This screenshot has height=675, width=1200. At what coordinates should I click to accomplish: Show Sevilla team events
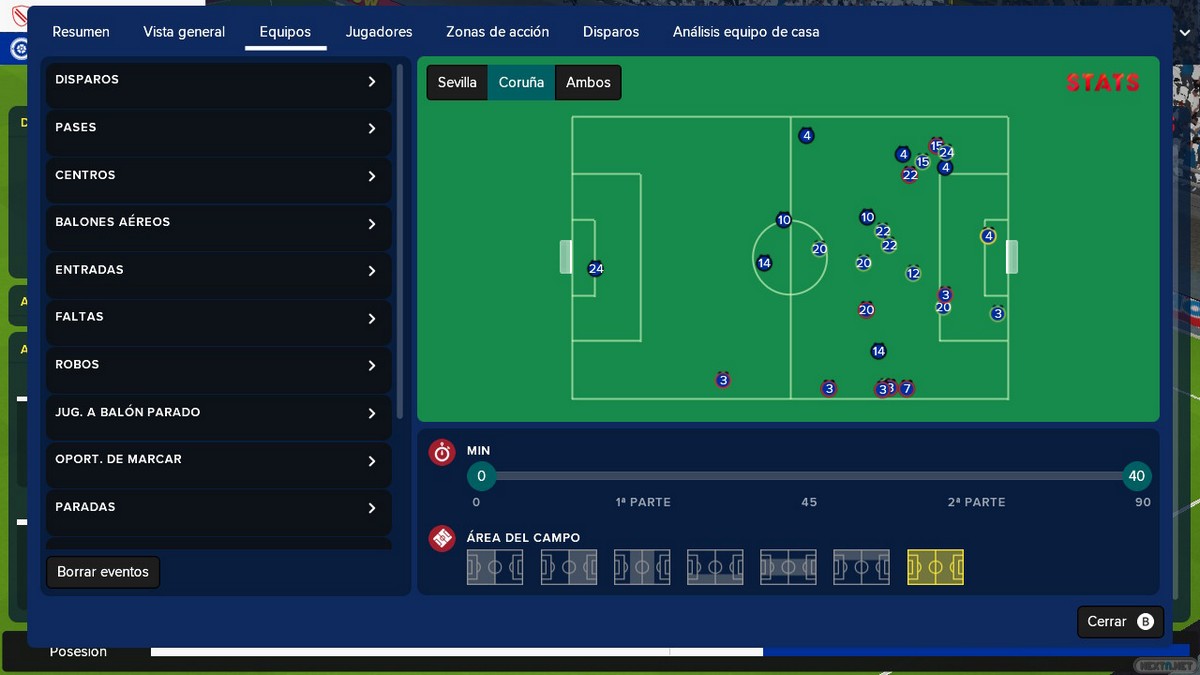click(457, 83)
